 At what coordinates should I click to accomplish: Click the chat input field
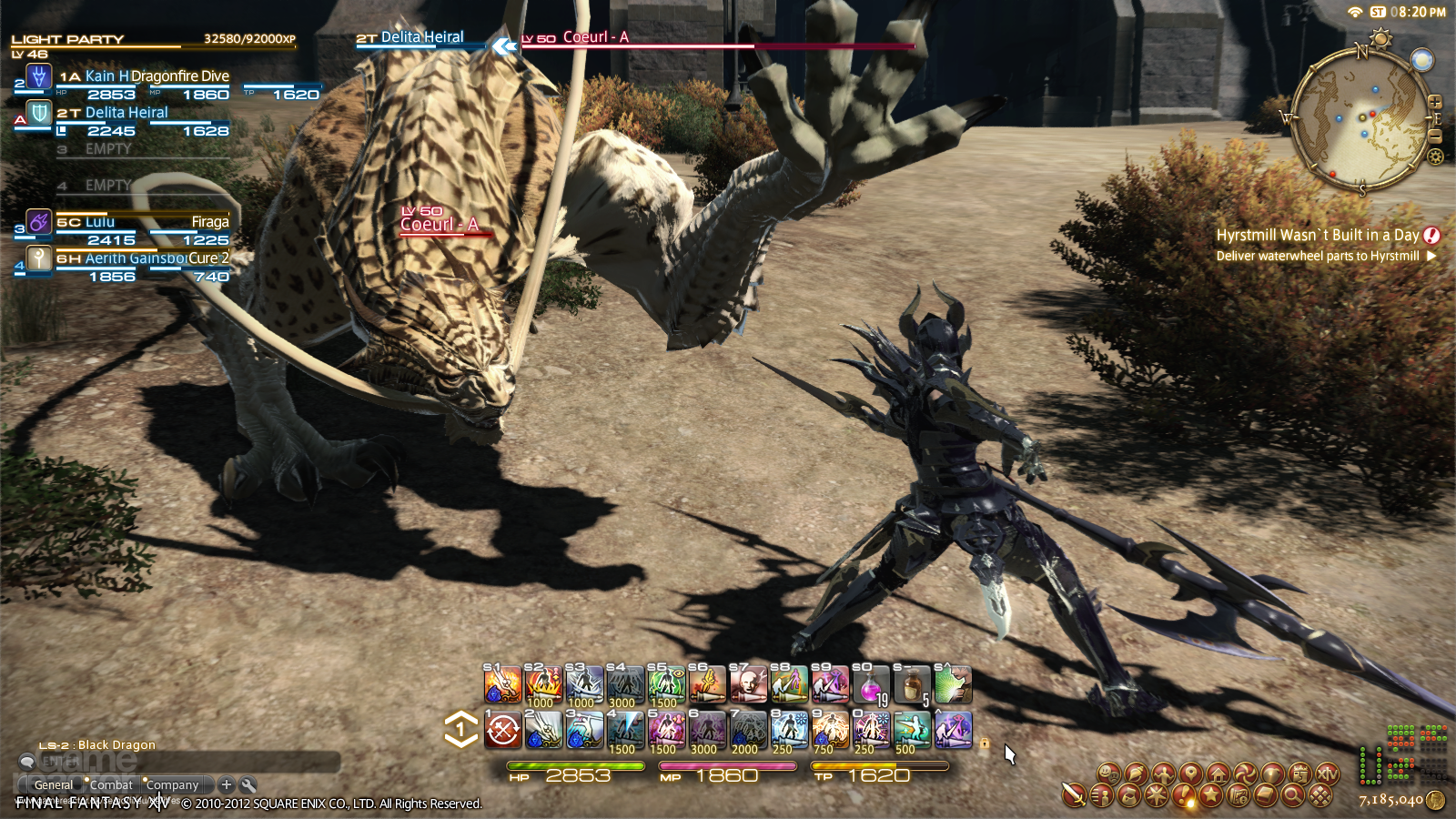182,761
